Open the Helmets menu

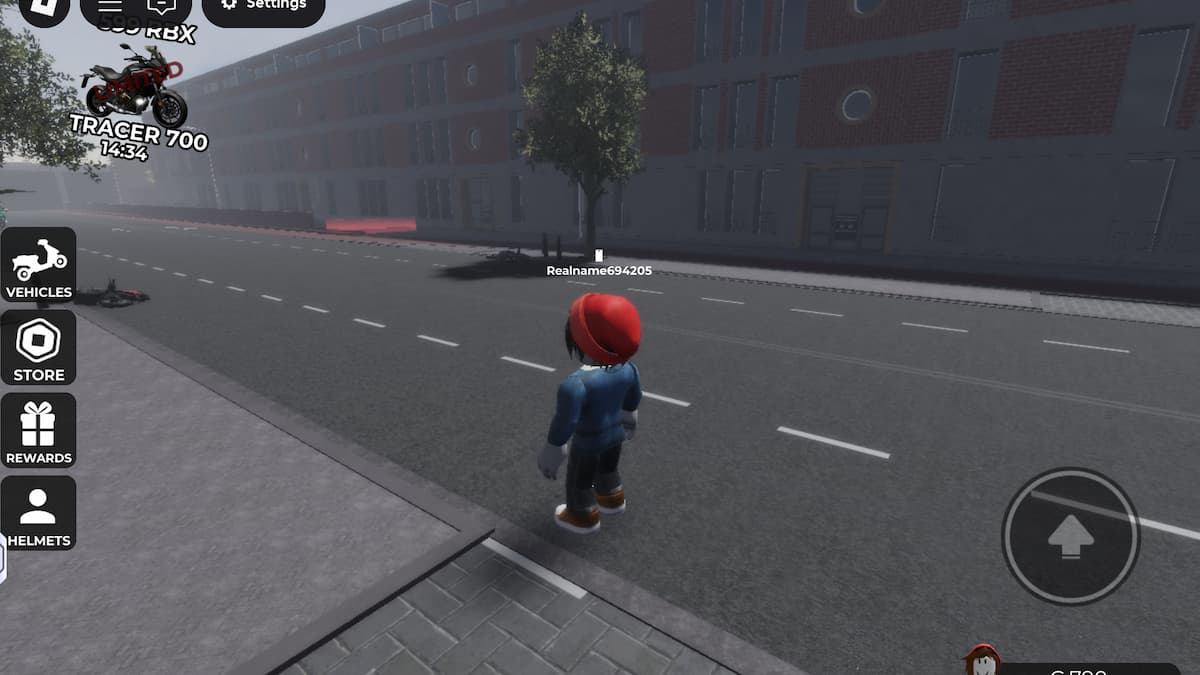[39, 513]
